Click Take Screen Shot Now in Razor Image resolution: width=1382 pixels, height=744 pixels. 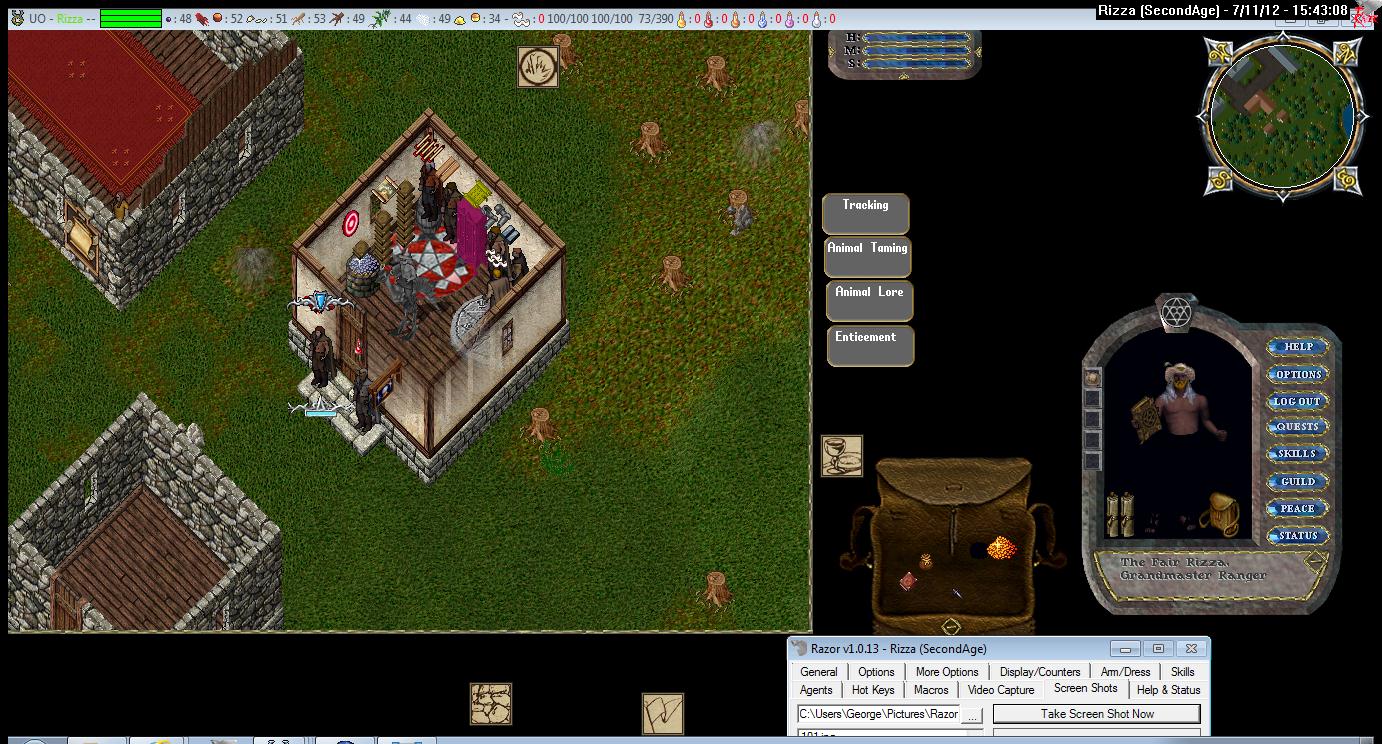[x=1096, y=714]
